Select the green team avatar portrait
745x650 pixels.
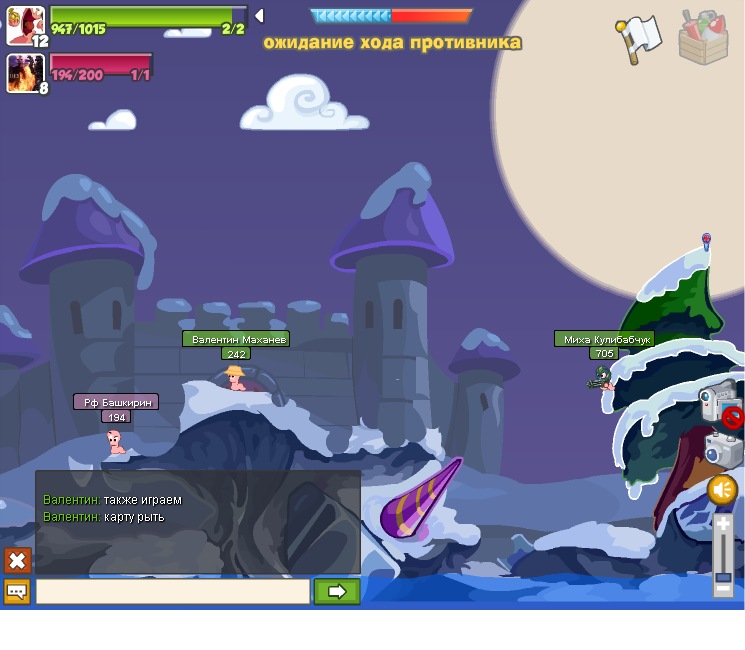24,24
